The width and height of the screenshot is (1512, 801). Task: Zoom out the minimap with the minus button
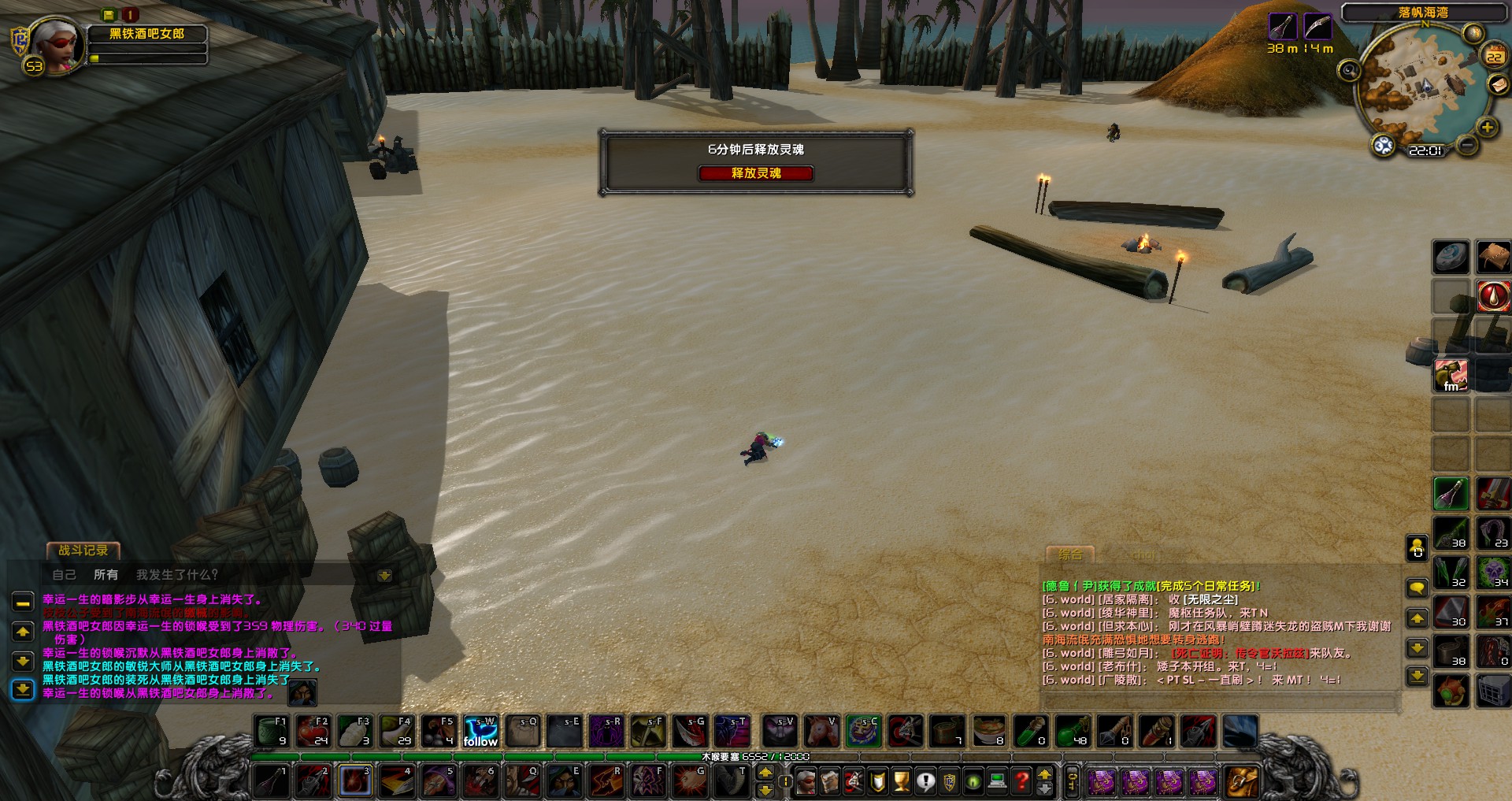tap(1466, 145)
